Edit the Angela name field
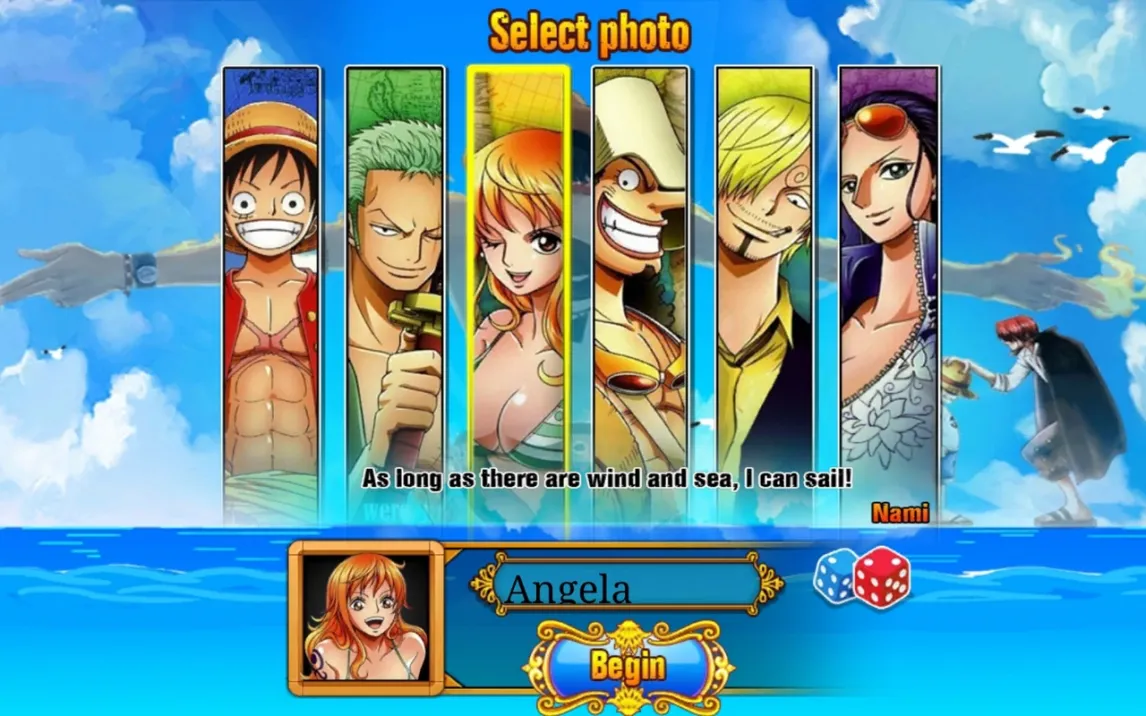This screenshot has height=716, width=1146. click(627, 585)
